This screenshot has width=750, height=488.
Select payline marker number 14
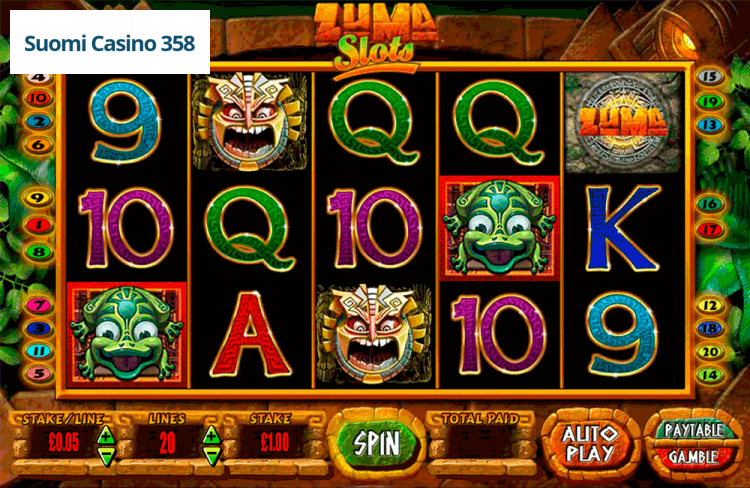(709, 375)
